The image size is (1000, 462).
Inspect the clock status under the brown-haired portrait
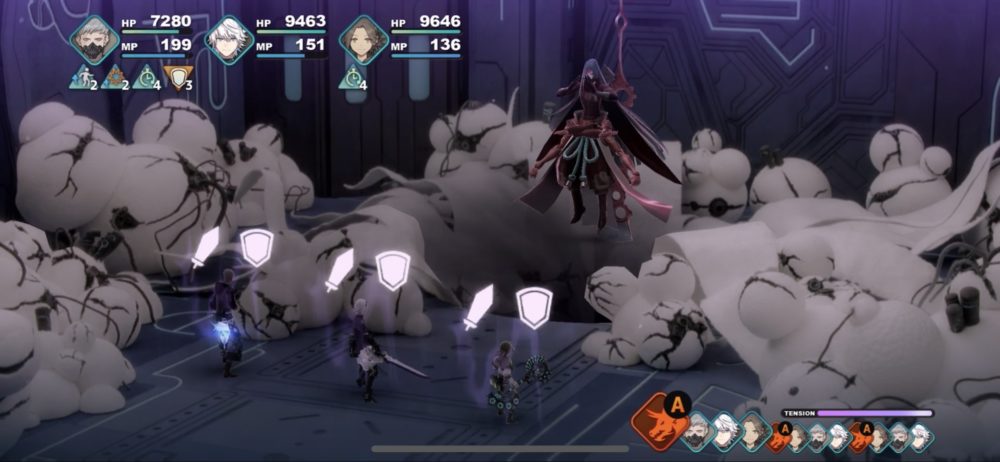tap(351, 77)
